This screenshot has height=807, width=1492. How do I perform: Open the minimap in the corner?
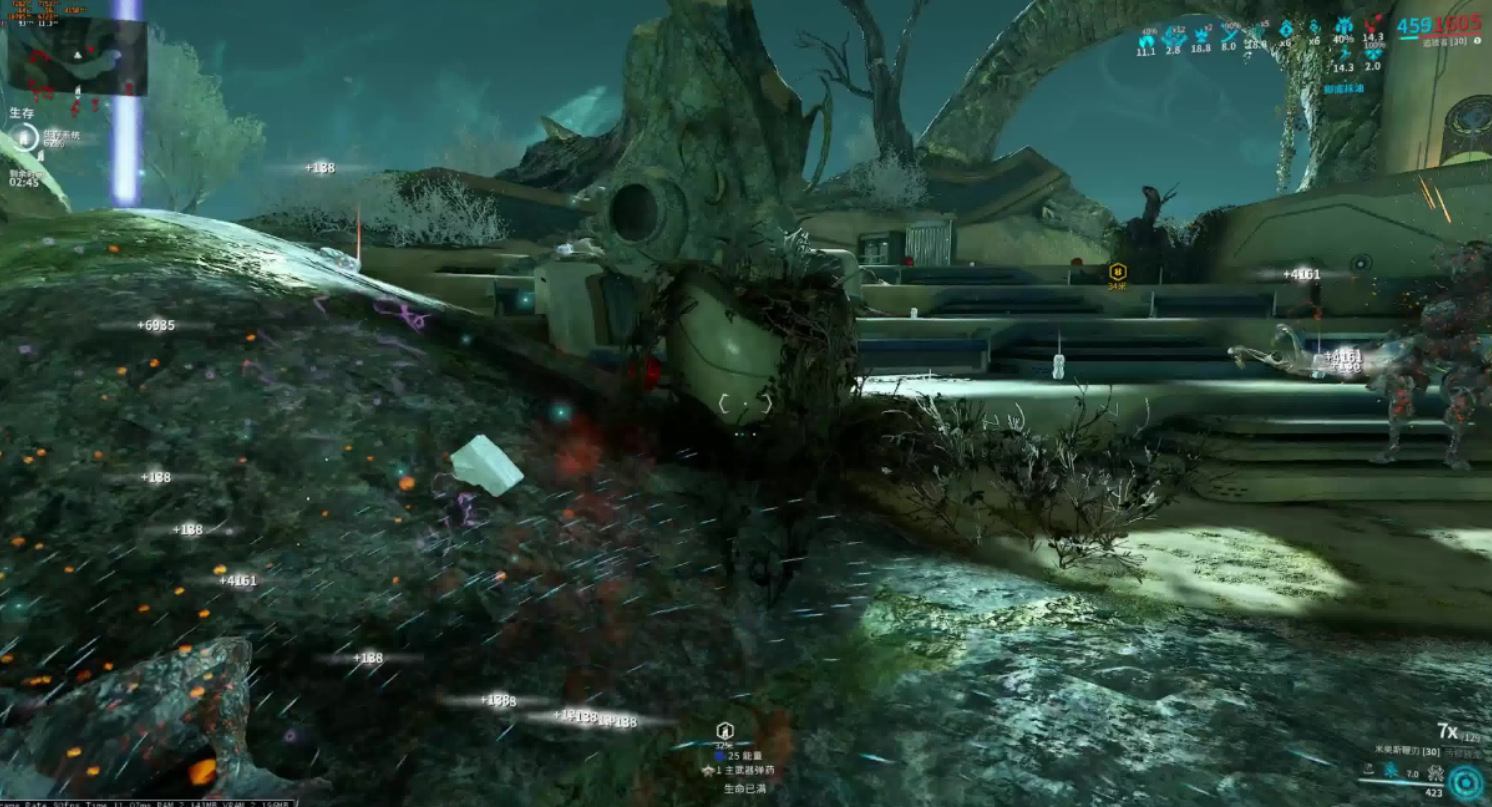[x=77, y=56]
